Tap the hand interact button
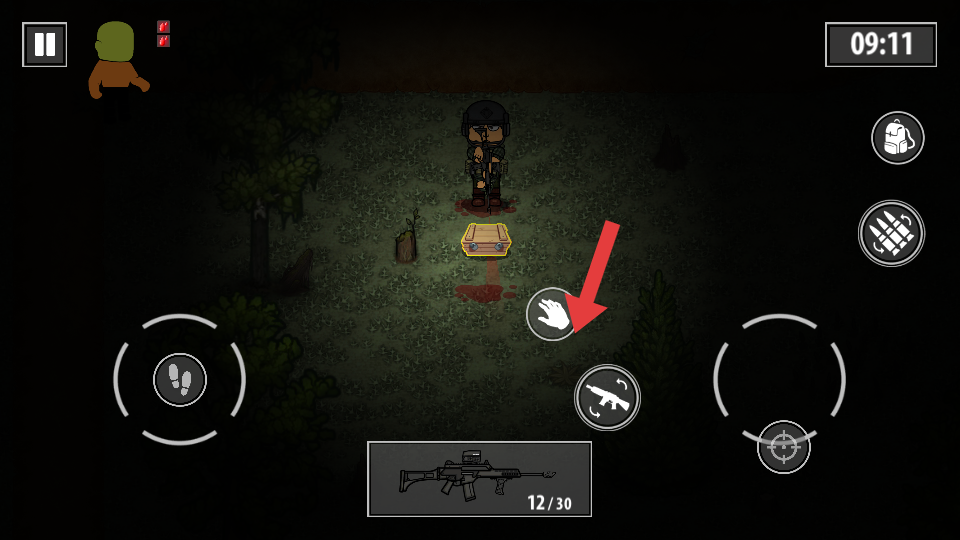 551,313
